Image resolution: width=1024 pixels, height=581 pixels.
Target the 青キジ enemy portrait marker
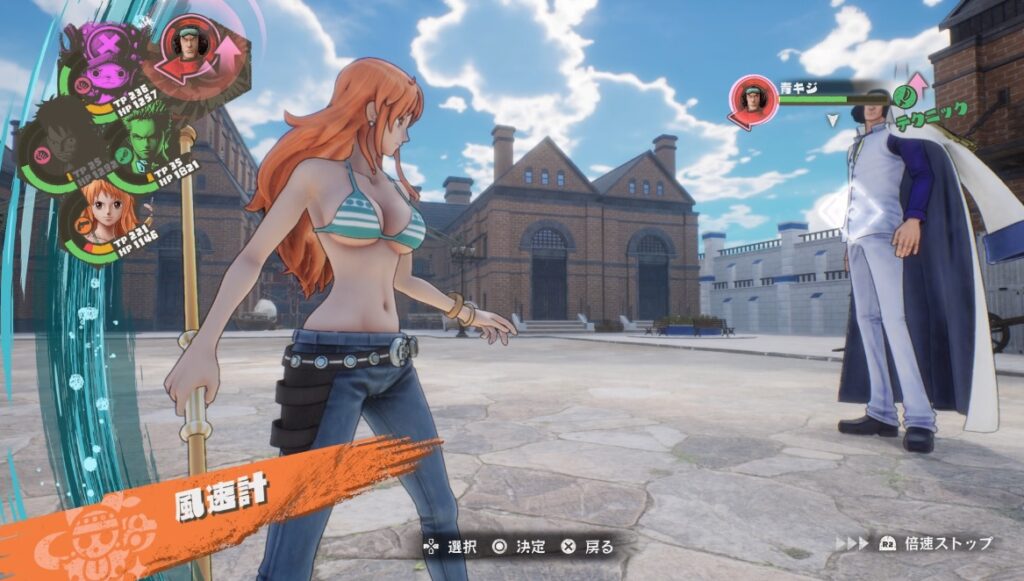point(754,99)
